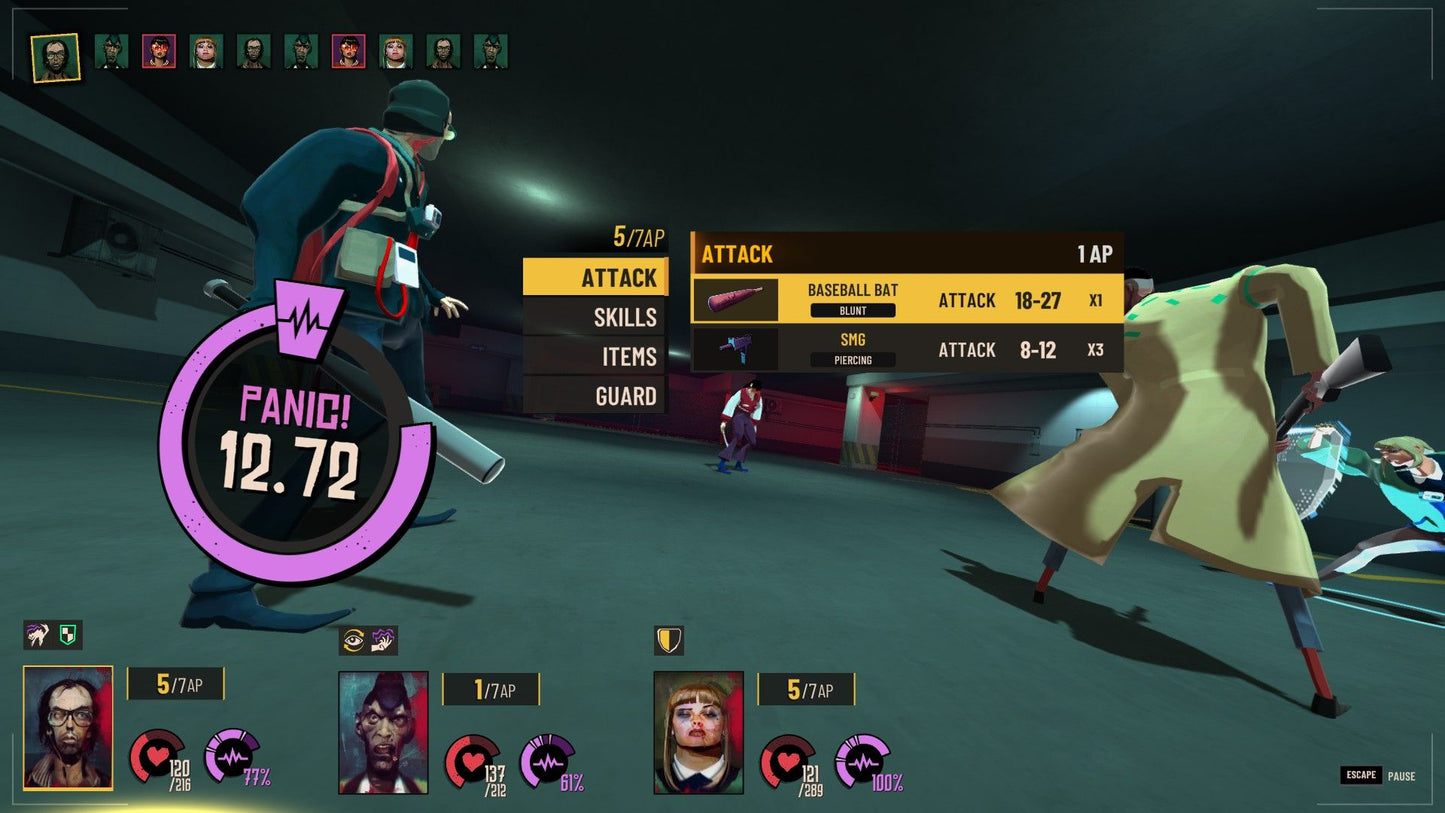Select the Attack command

click(x=596, y=277)
